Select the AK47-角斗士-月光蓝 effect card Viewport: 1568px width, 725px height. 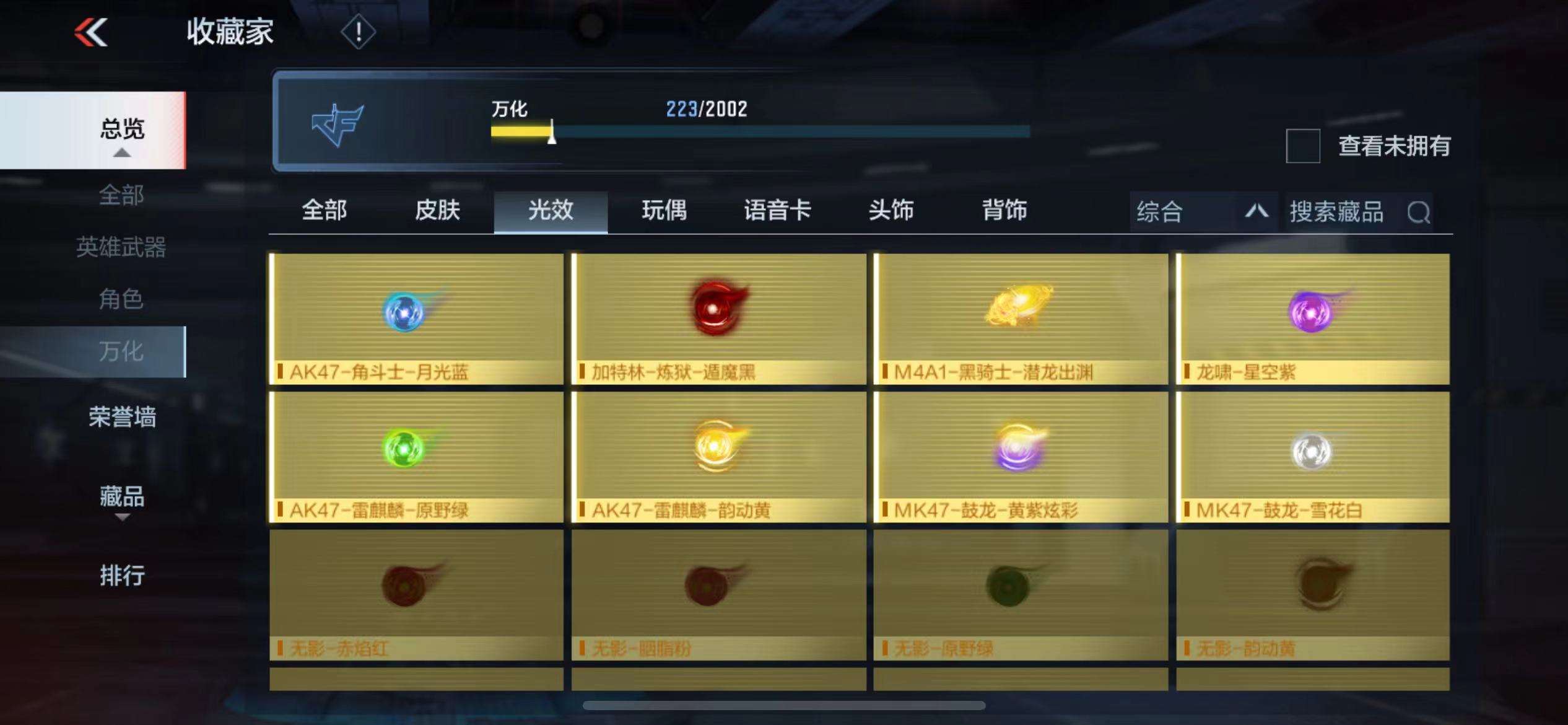(416, 319)
